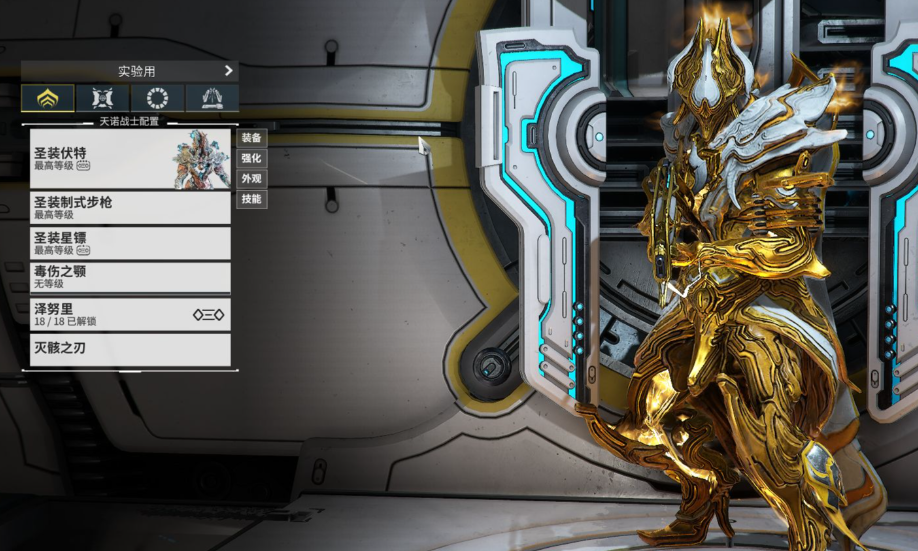Viewport: 918px width, 551px height.
Task: Open the 外观 (Appearance) menu
Action: (x=251, y=179)
